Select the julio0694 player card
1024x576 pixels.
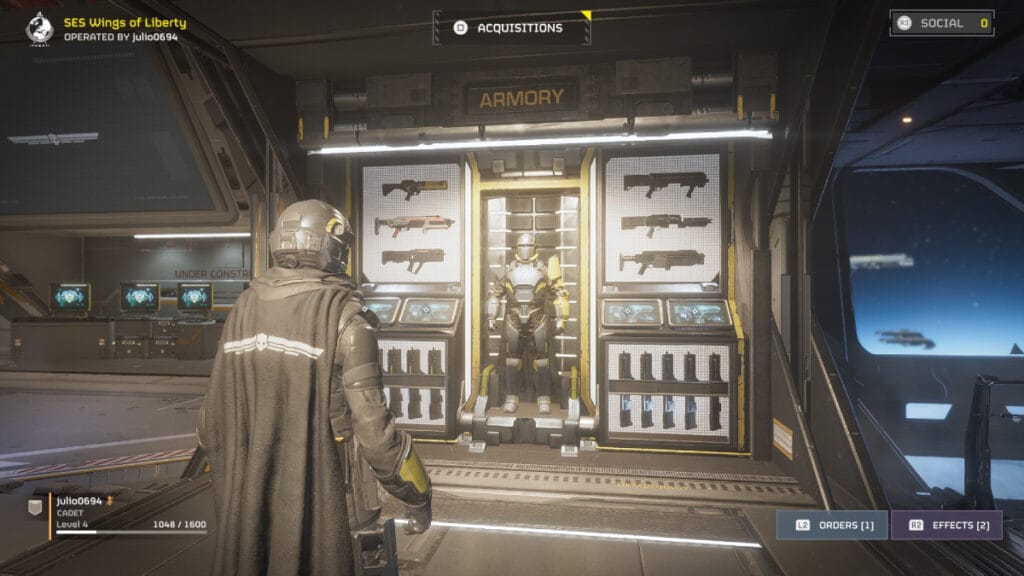point(118,512)
